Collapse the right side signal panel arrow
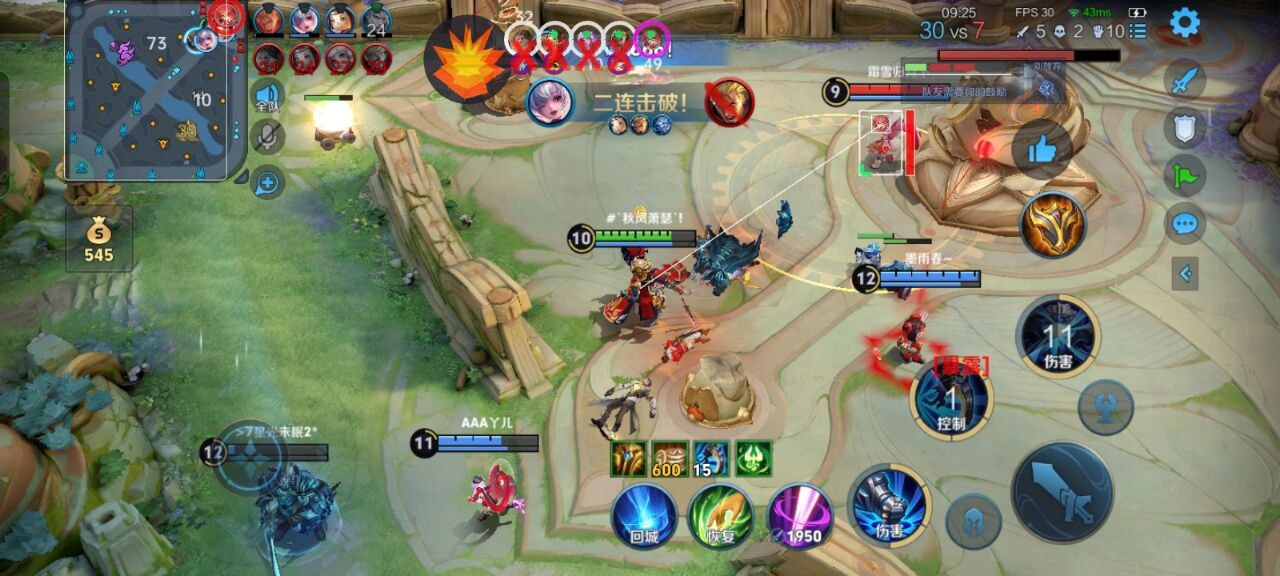This screenshot has height=576, width=1280. click(x=1185, y=272)
